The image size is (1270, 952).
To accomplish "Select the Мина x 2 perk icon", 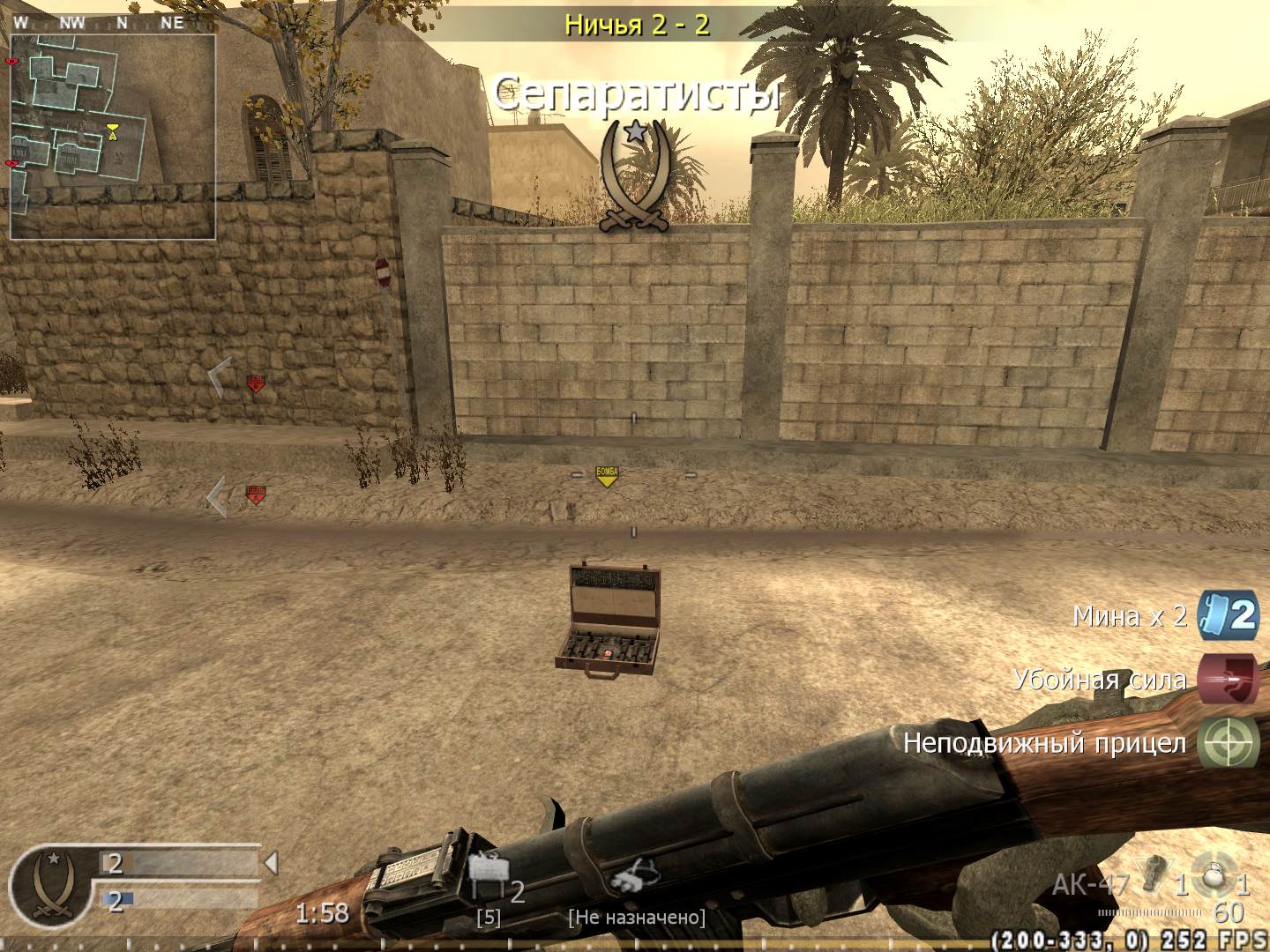I will [x=1229, y=614].
